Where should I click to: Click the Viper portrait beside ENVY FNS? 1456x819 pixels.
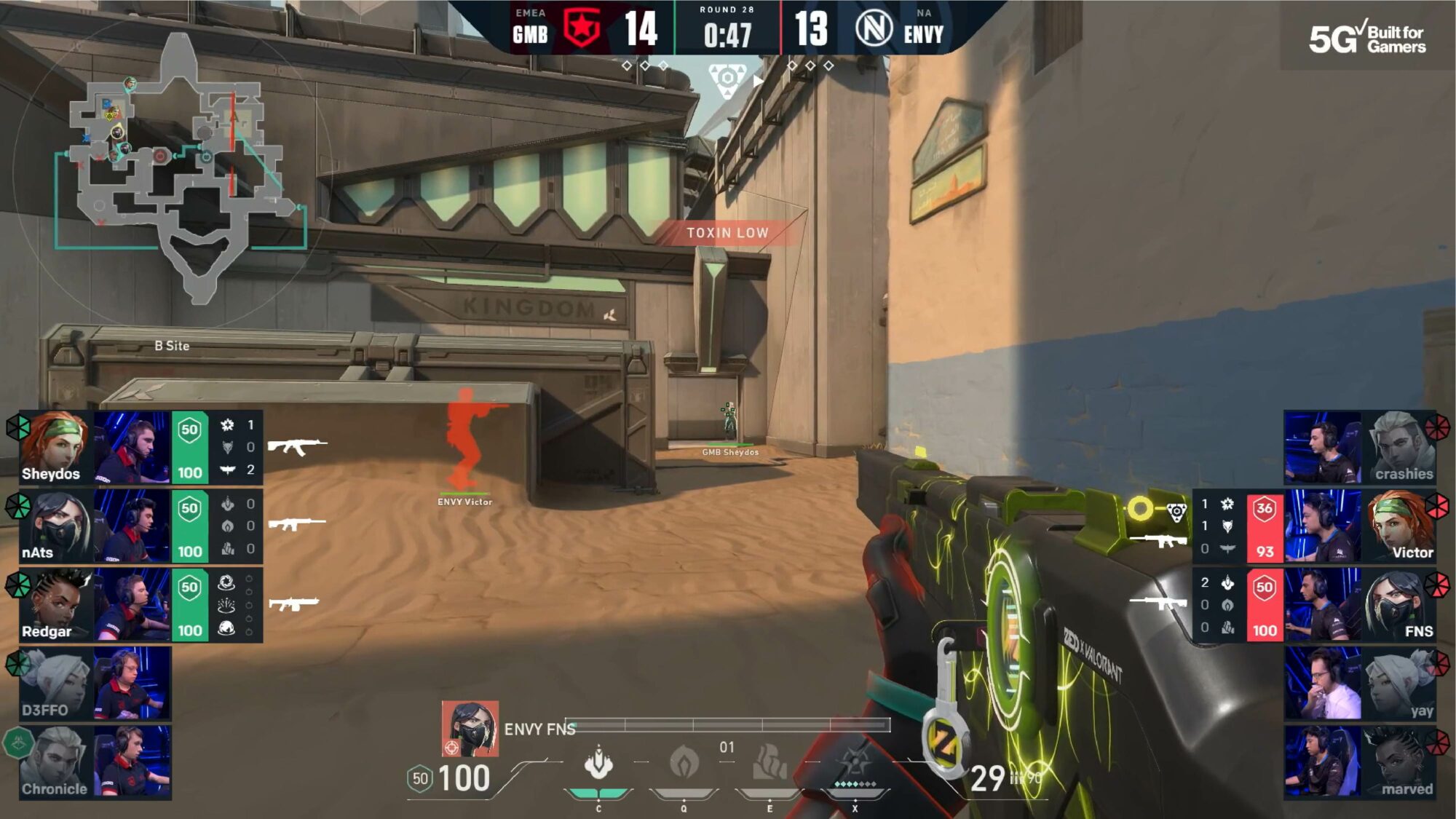click(470, 729)
